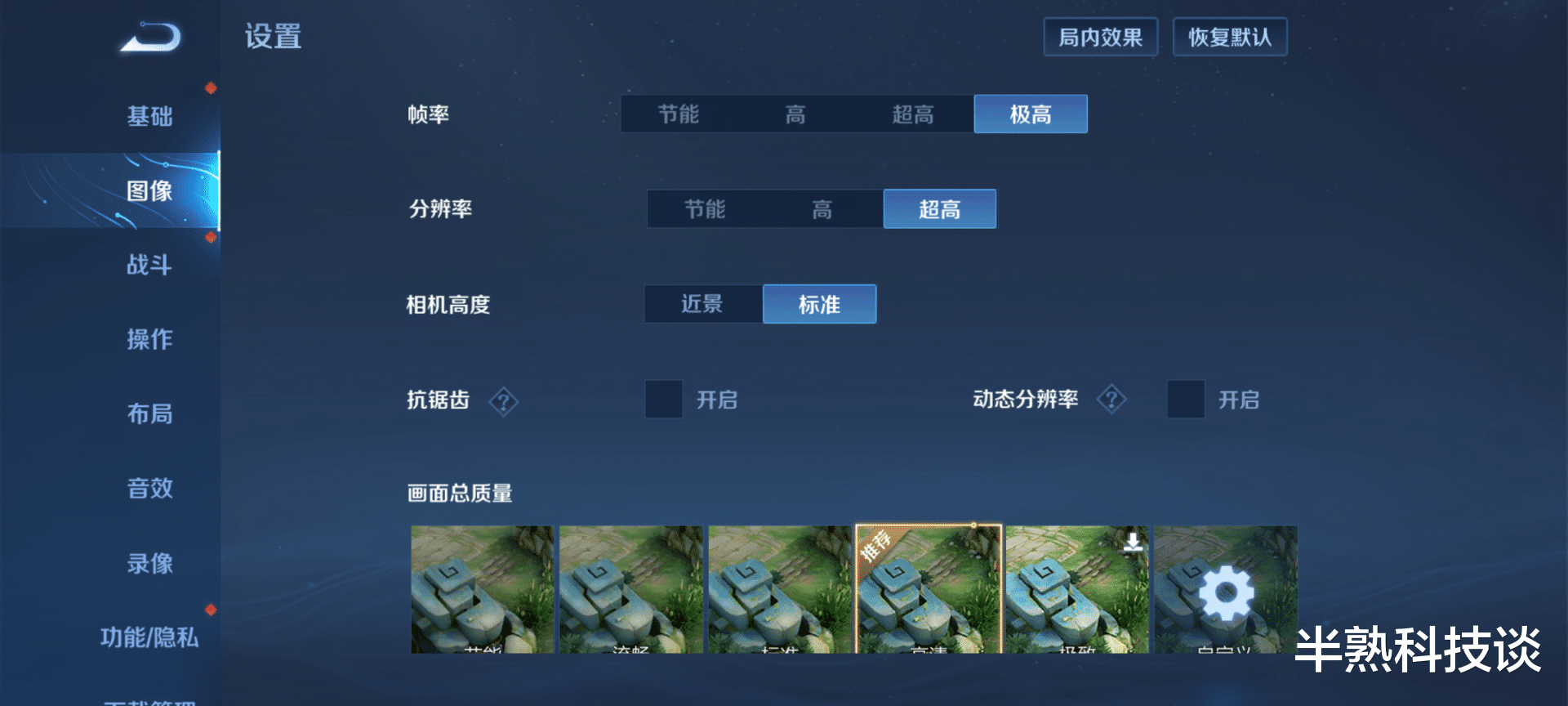The height and width of the screenshot is (706, 1568).
Task: Open the 动态分辨率 help question mark icon
Action: pos(1112,400)
